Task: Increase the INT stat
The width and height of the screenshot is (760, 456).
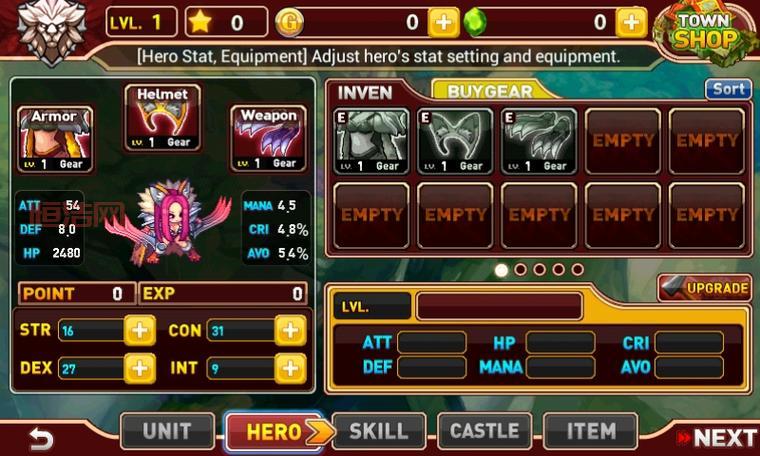Action: pos(290,368)
